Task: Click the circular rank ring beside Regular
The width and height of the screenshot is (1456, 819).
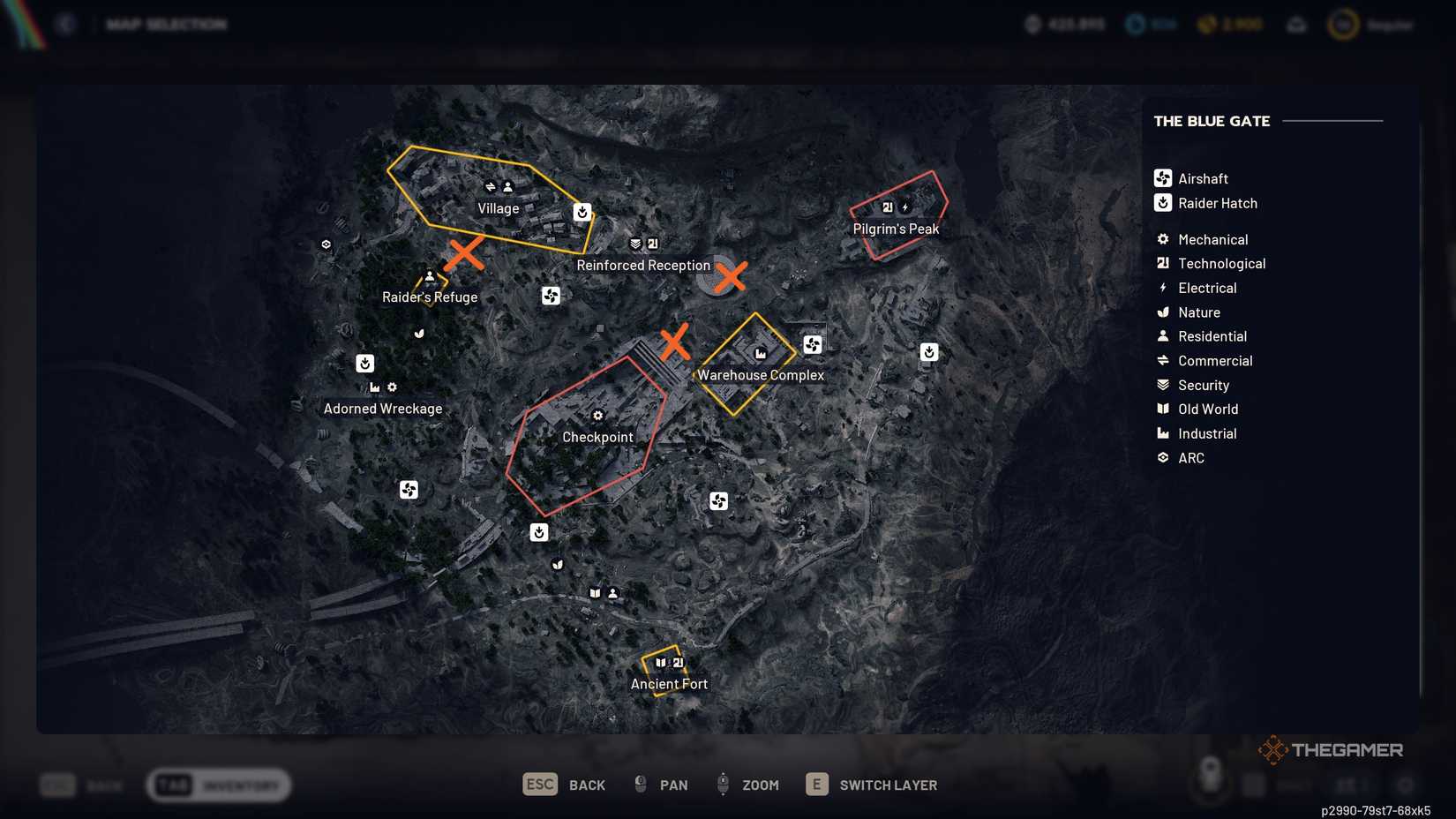Action: [1342, 24]
